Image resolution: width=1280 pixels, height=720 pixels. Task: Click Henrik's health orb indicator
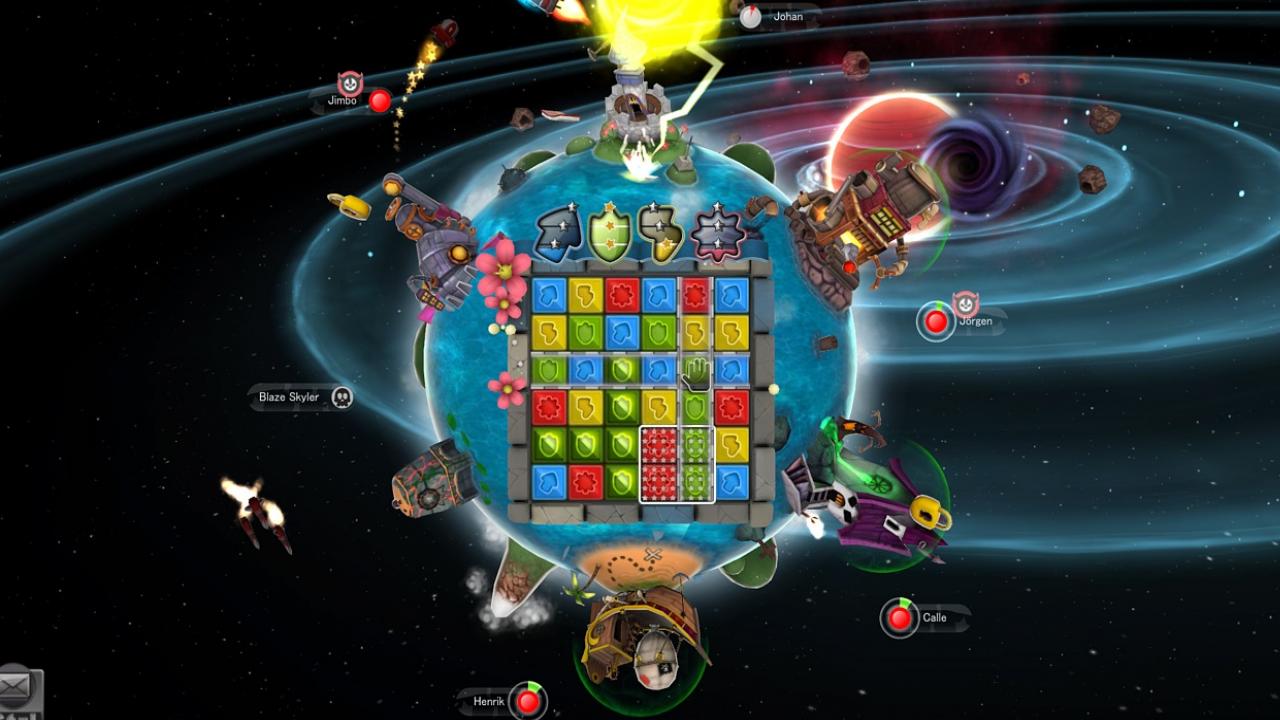[527, 703]
